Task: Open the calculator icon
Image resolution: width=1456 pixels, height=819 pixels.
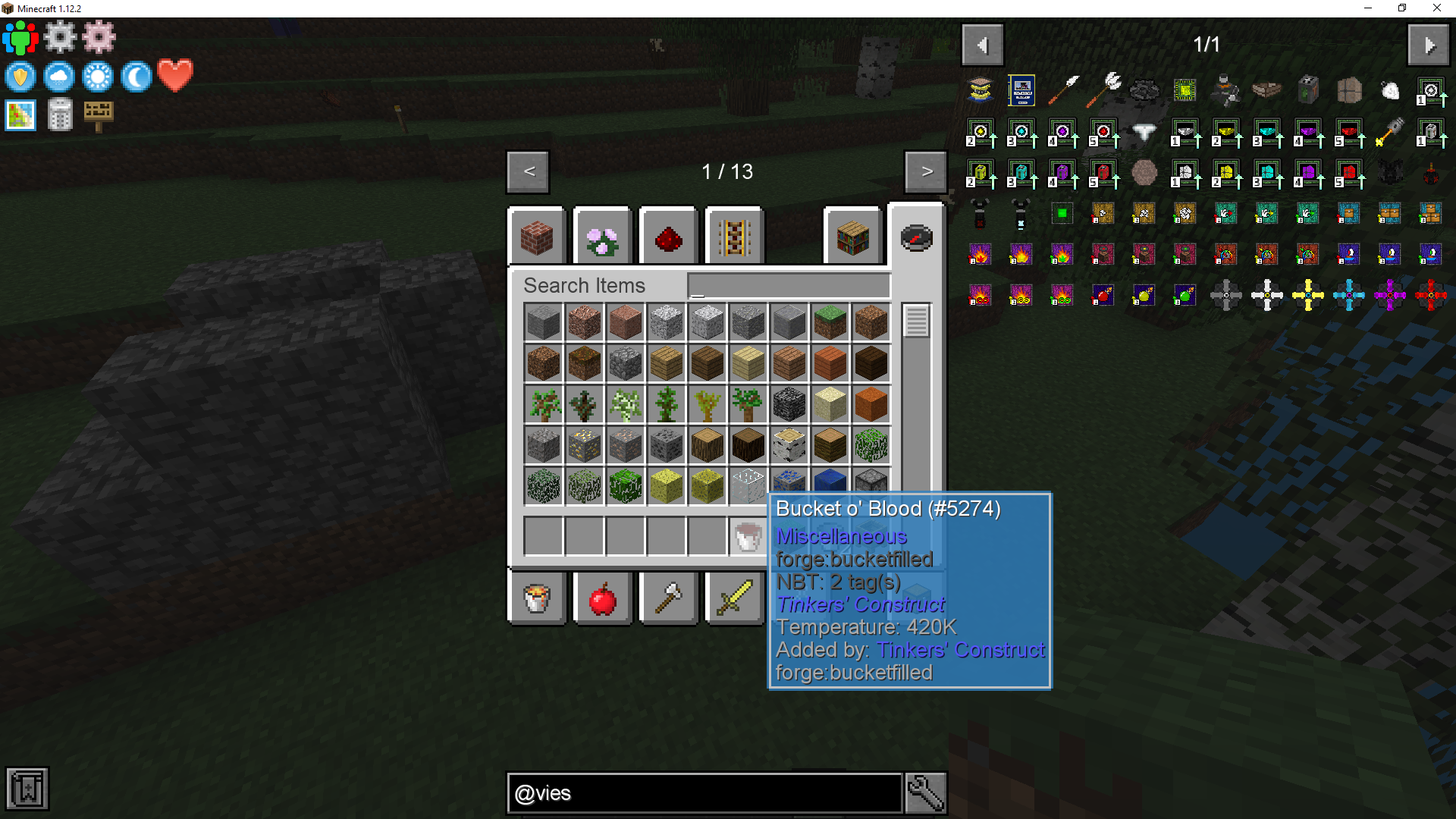Action: pyautogui.click(x=59, y=115)
